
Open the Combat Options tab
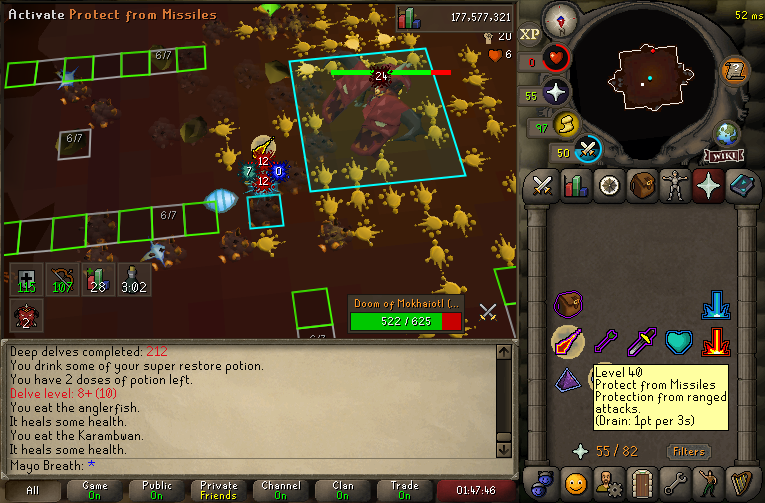[x=543, y=186]
